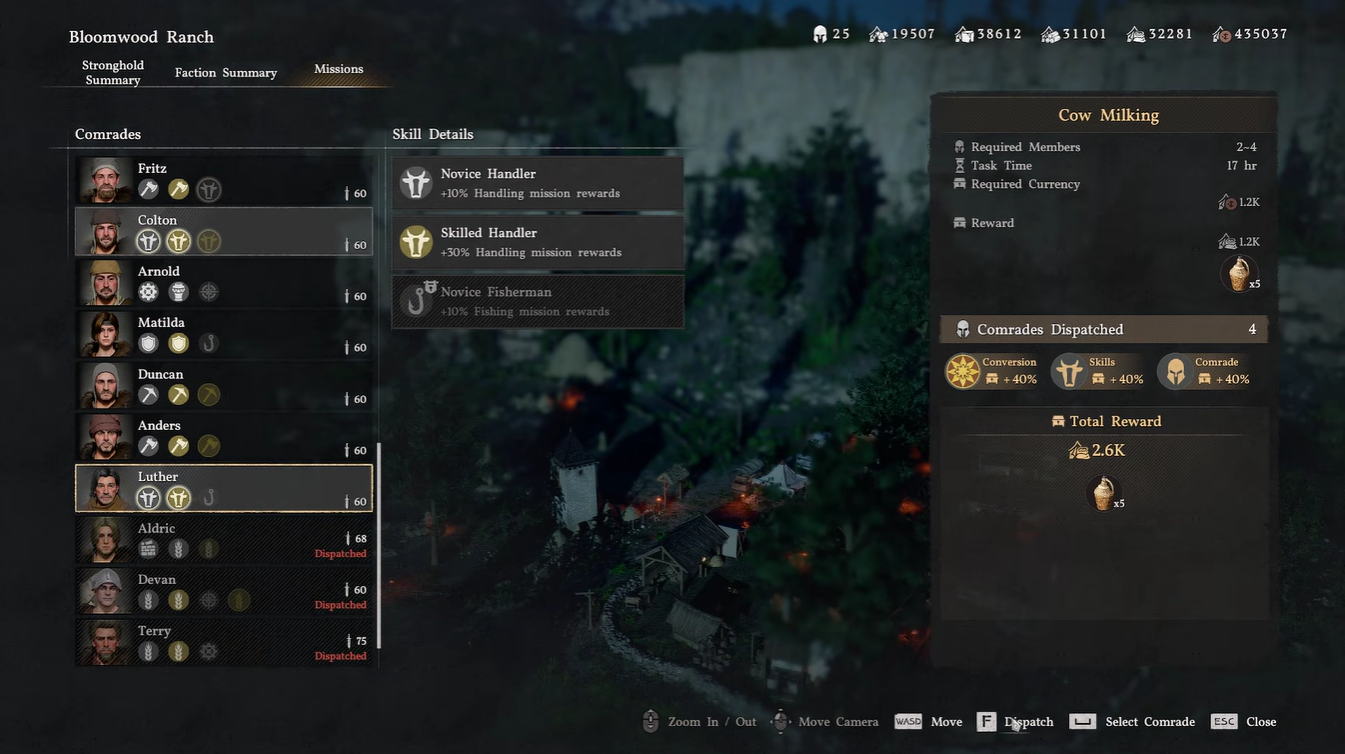Screen dimensions: 1345x754
Task: View the Novice Handler skill entry
Action: coord(538,183)
